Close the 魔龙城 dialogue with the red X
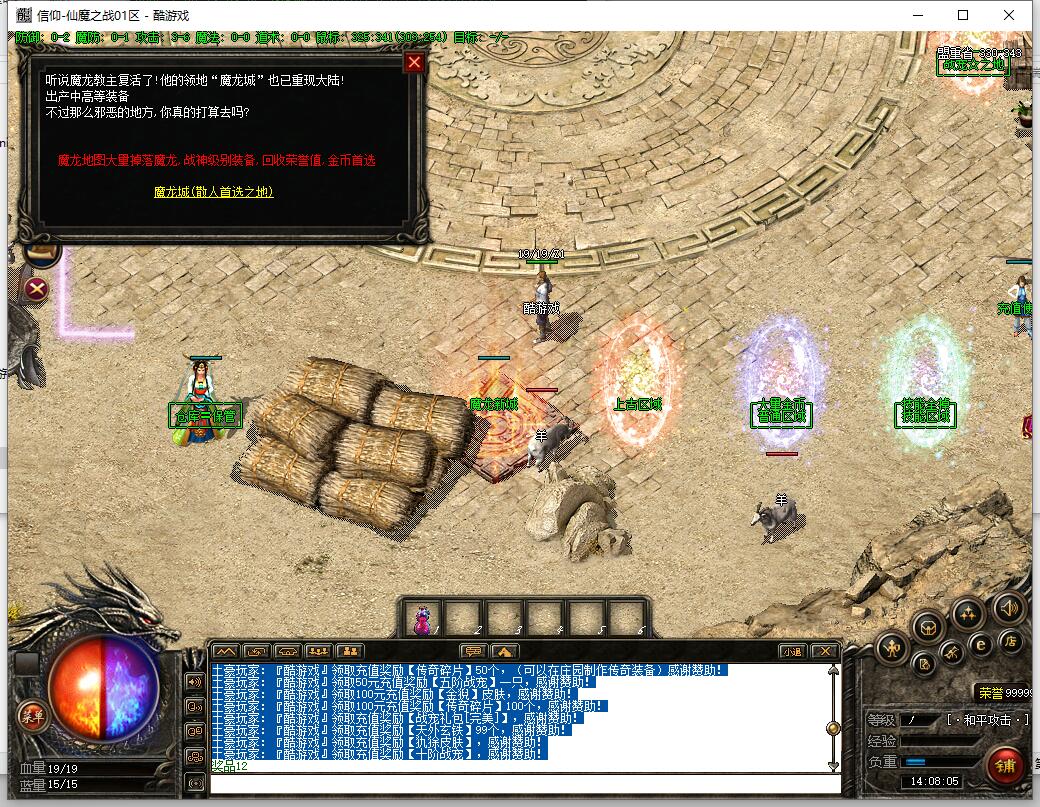 click(414, 63)
